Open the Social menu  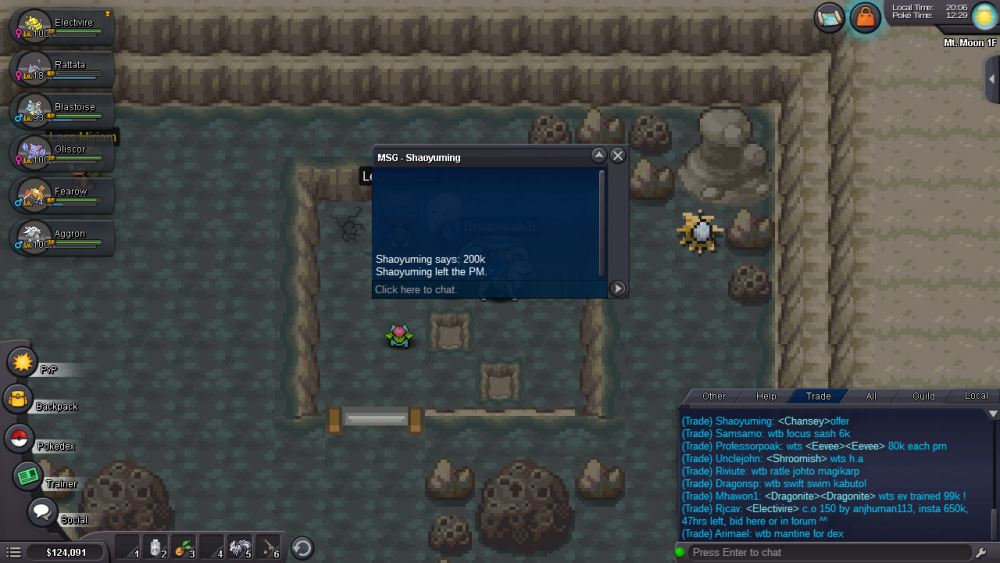(x=41, y=513)
